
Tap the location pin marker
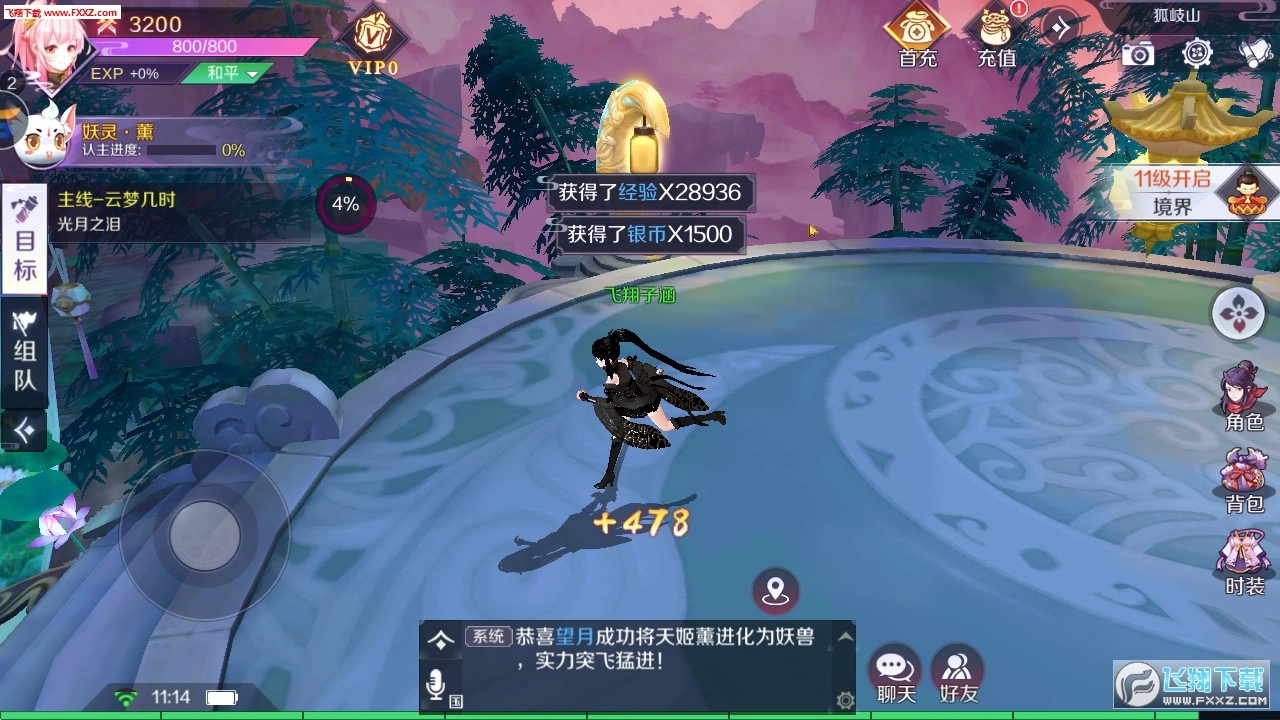(x=776, y=589)
